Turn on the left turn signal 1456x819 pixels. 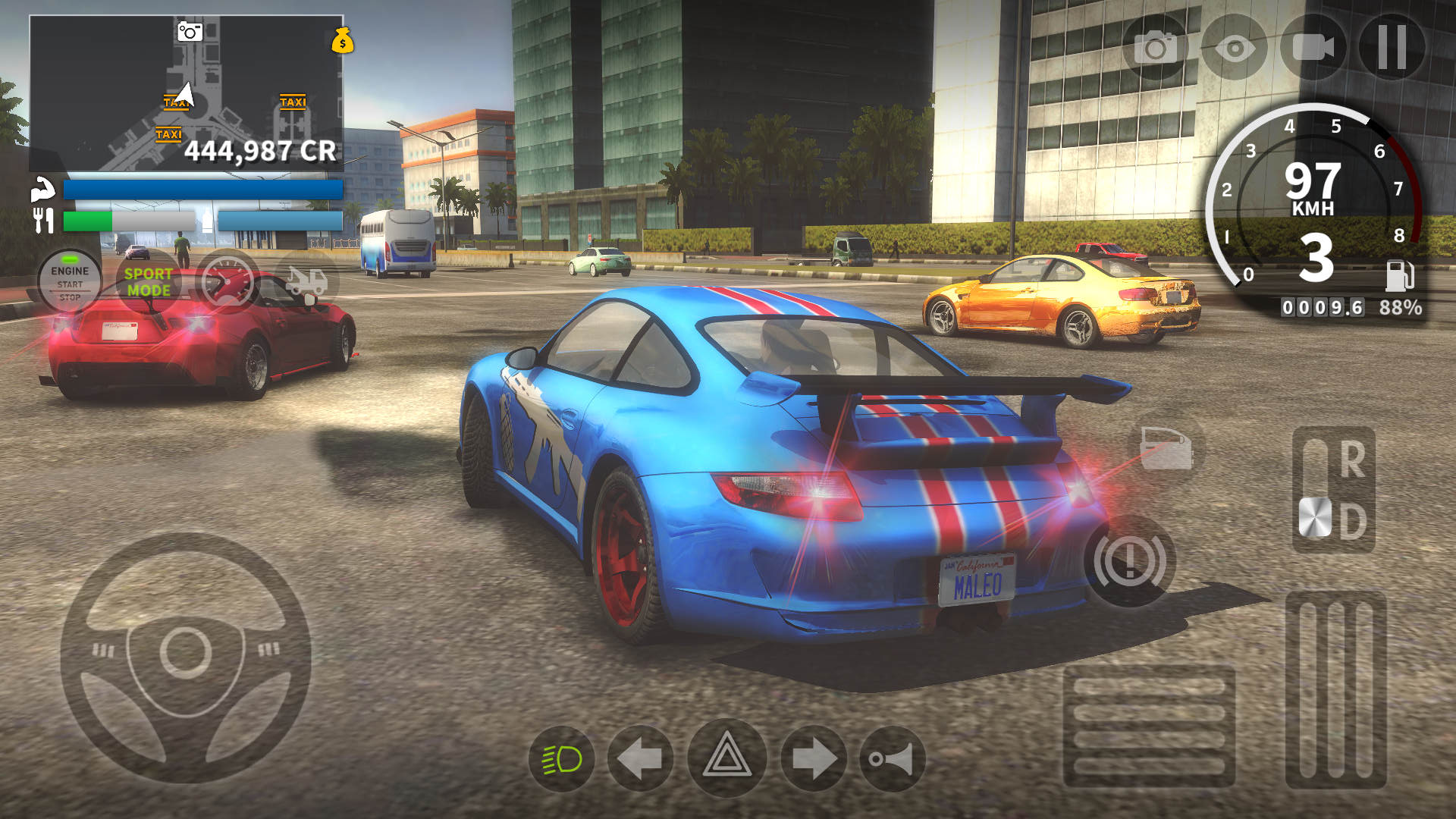pos(641,759)
